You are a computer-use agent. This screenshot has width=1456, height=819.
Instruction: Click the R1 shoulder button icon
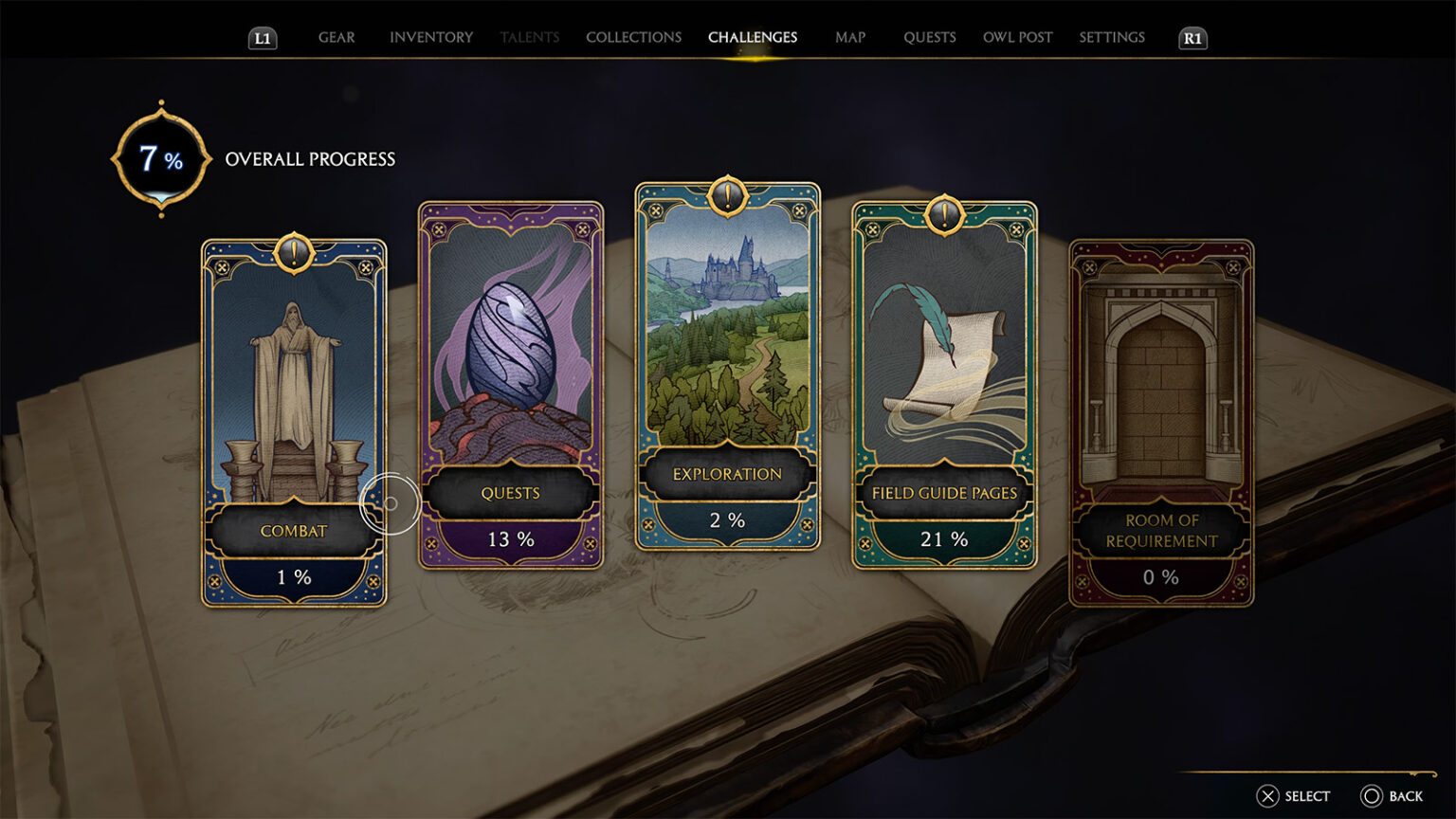click(1192, 39)
